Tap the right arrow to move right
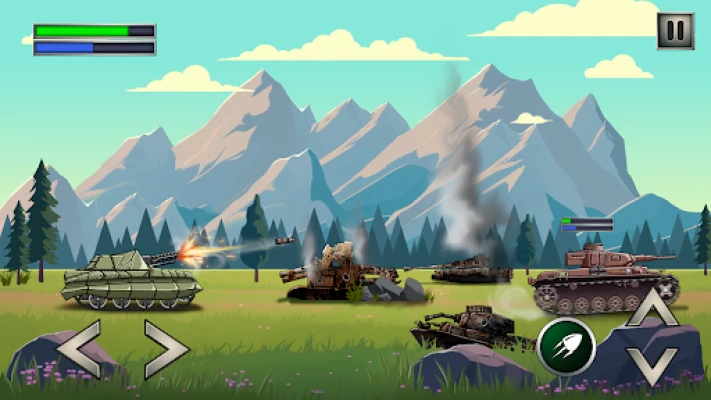711x400 pixels. pos(165,348)
